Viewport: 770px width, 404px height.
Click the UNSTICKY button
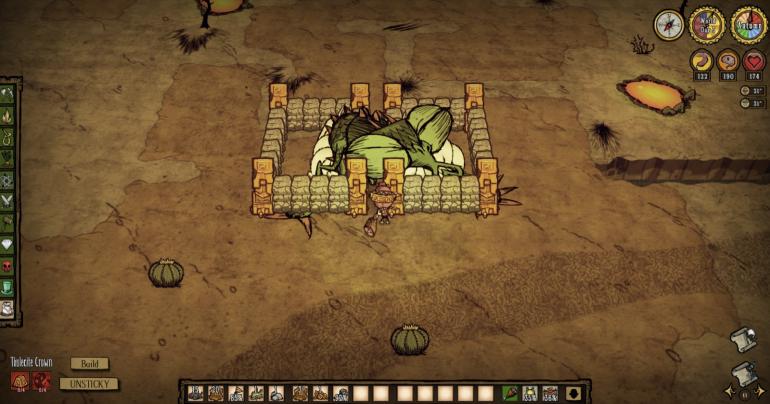pos(89,383)
